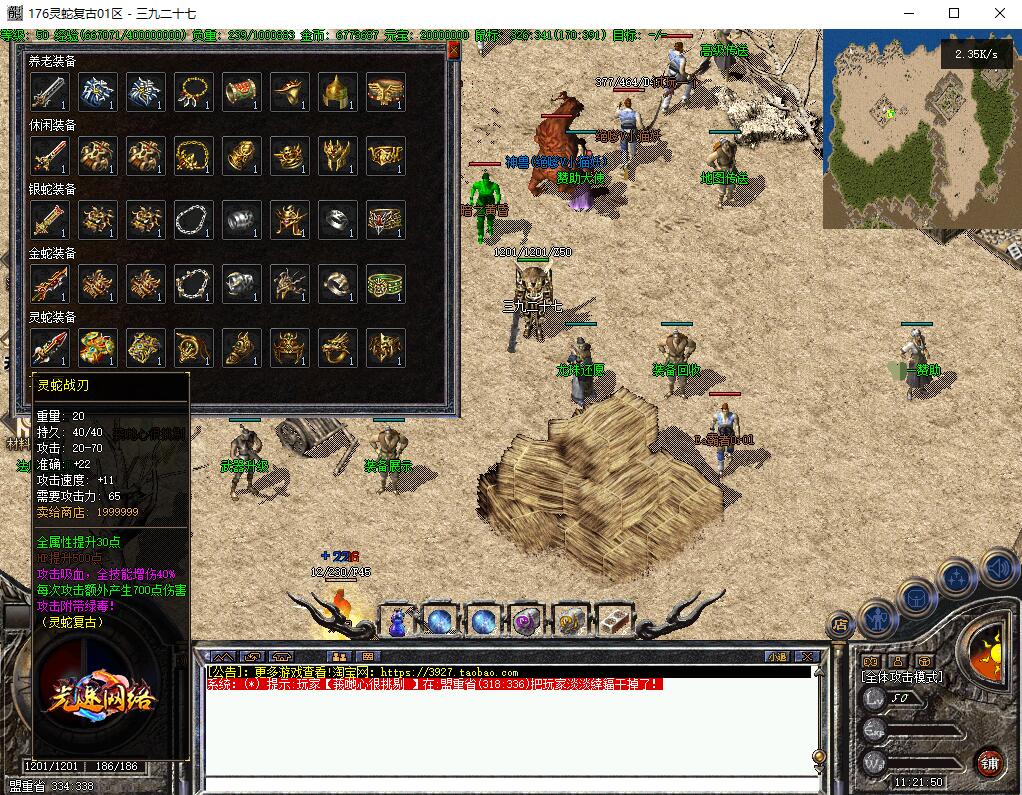Use the blue potion in hotbar
This screenshot has height=795, width=1022.
(x=396, y=622)
